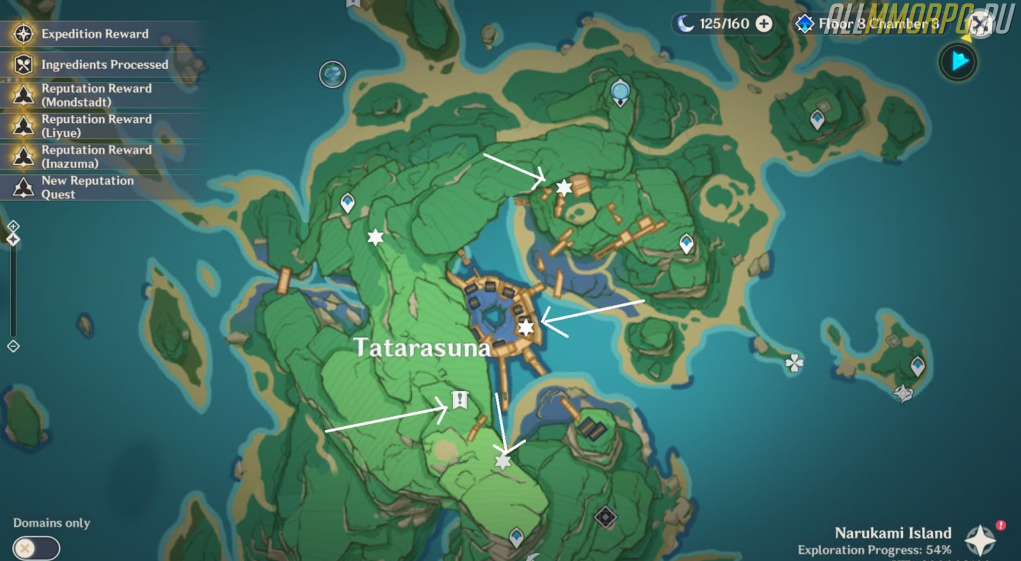Screen dimensions: 1021x561
Task: Select the quest marker with exclamation mark
Action: (459, 400)
